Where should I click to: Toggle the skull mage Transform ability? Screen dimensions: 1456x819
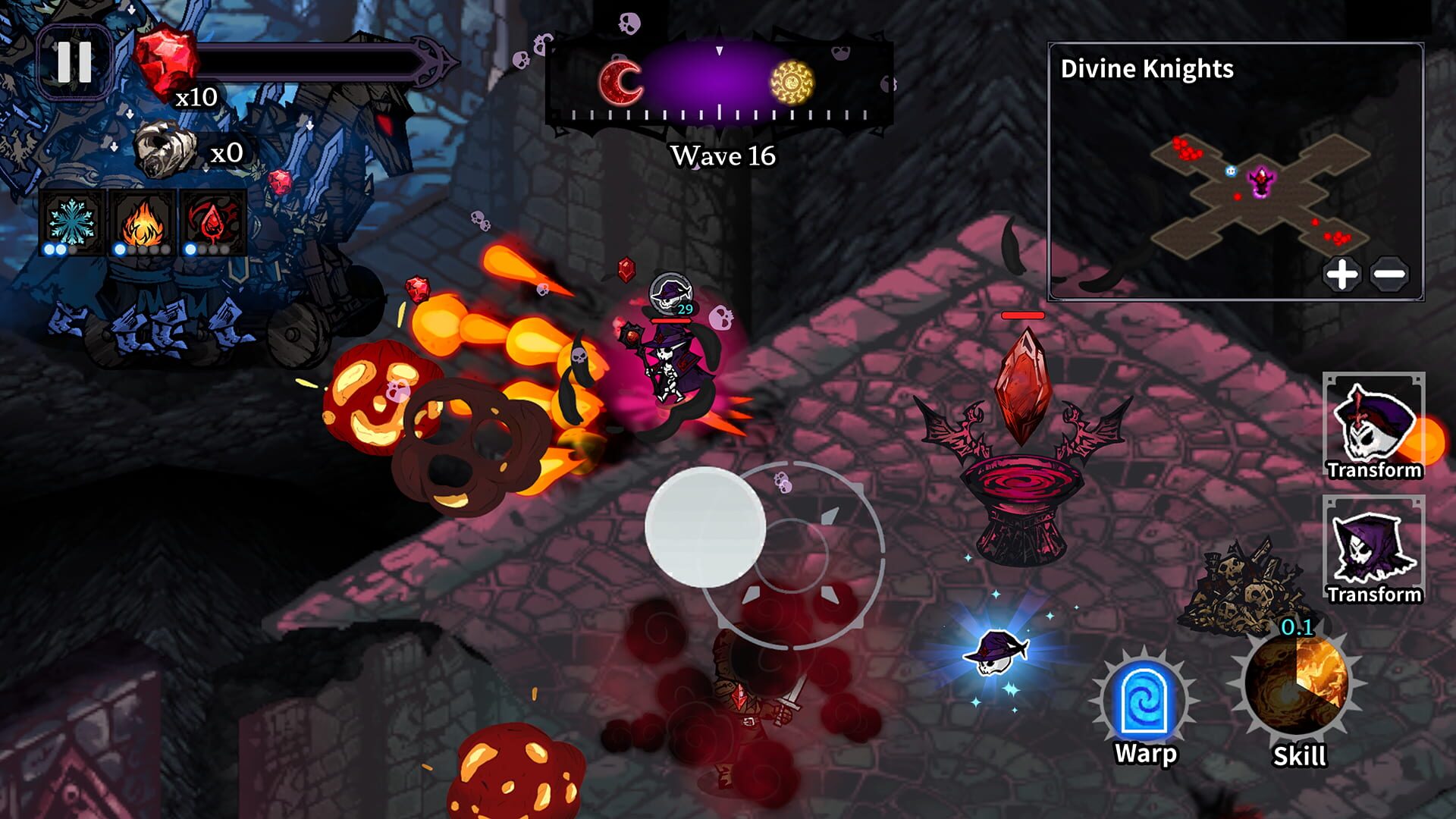(1373, 425)
